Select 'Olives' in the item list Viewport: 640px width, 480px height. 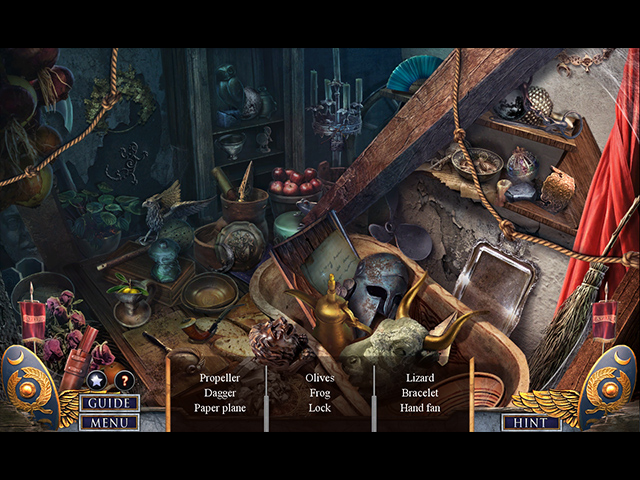(x=320, y=378)
